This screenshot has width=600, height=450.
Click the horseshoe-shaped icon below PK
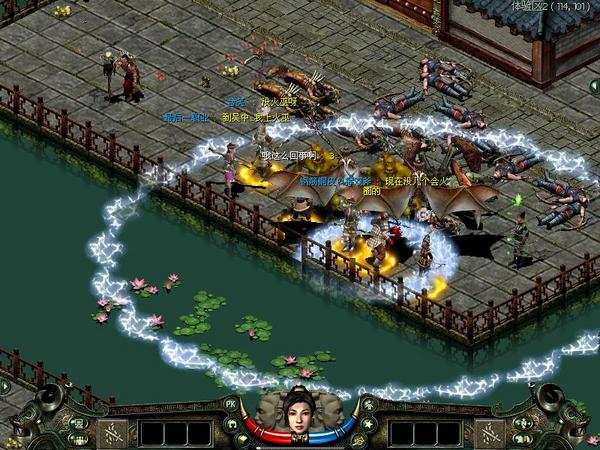(x=232, y=424)
